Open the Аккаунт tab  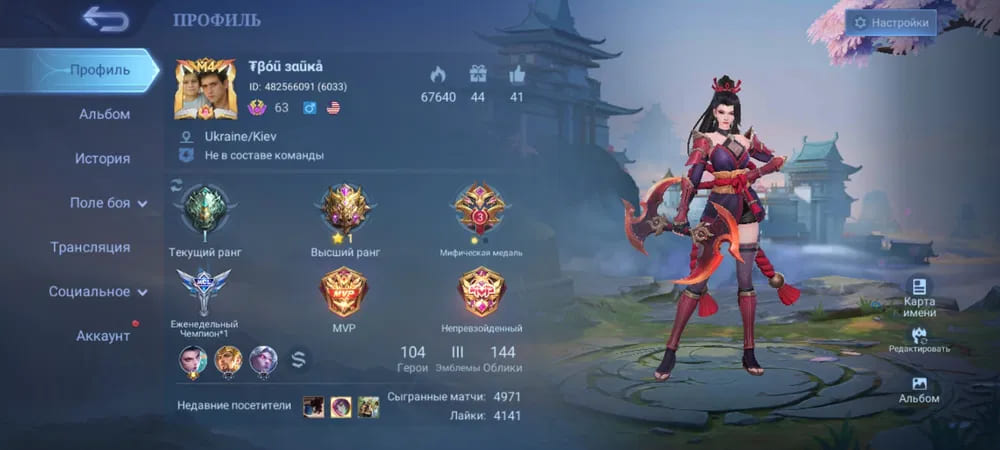point(103,336)
